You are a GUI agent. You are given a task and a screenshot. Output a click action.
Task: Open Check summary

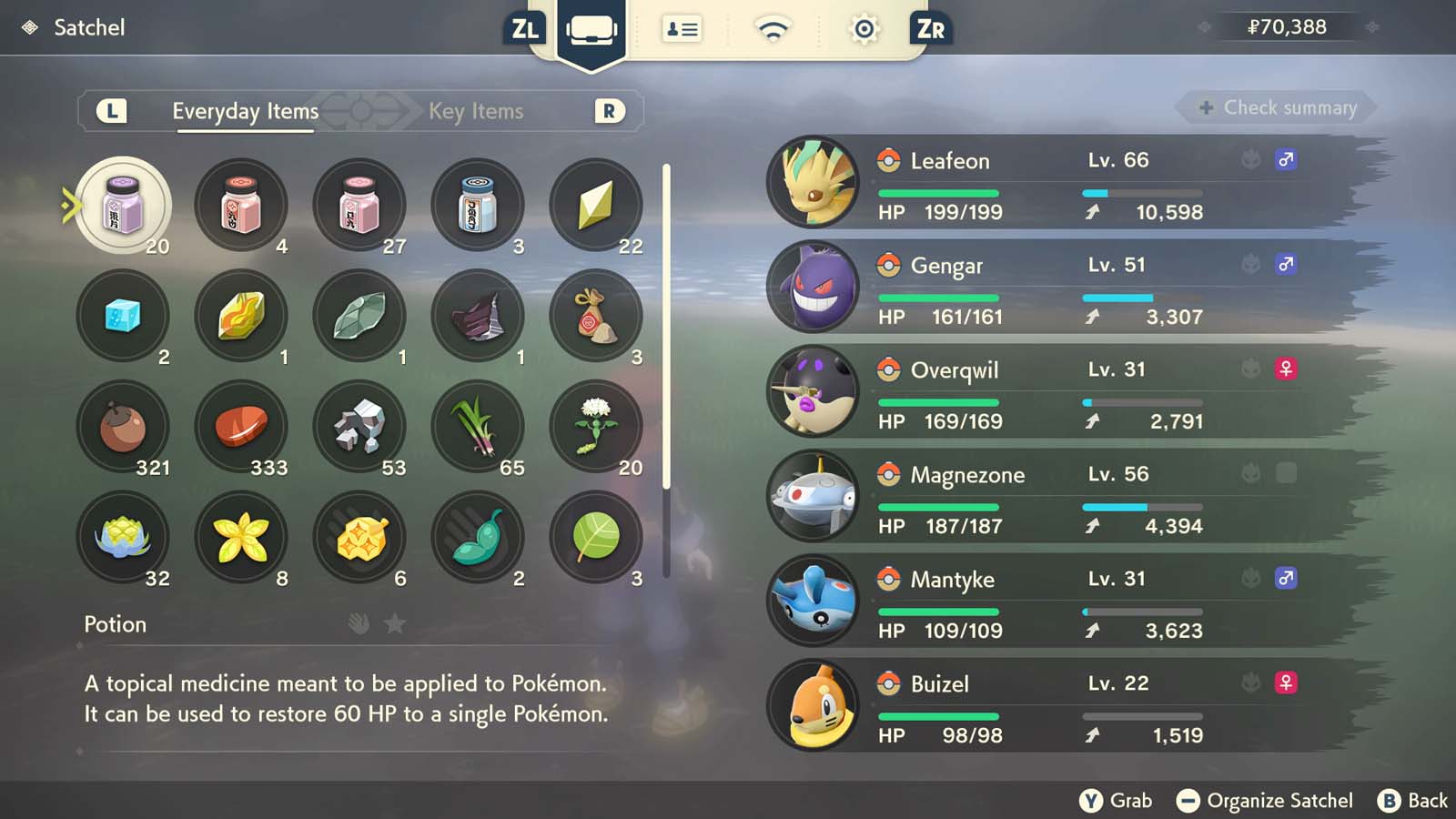[1273, 107]
